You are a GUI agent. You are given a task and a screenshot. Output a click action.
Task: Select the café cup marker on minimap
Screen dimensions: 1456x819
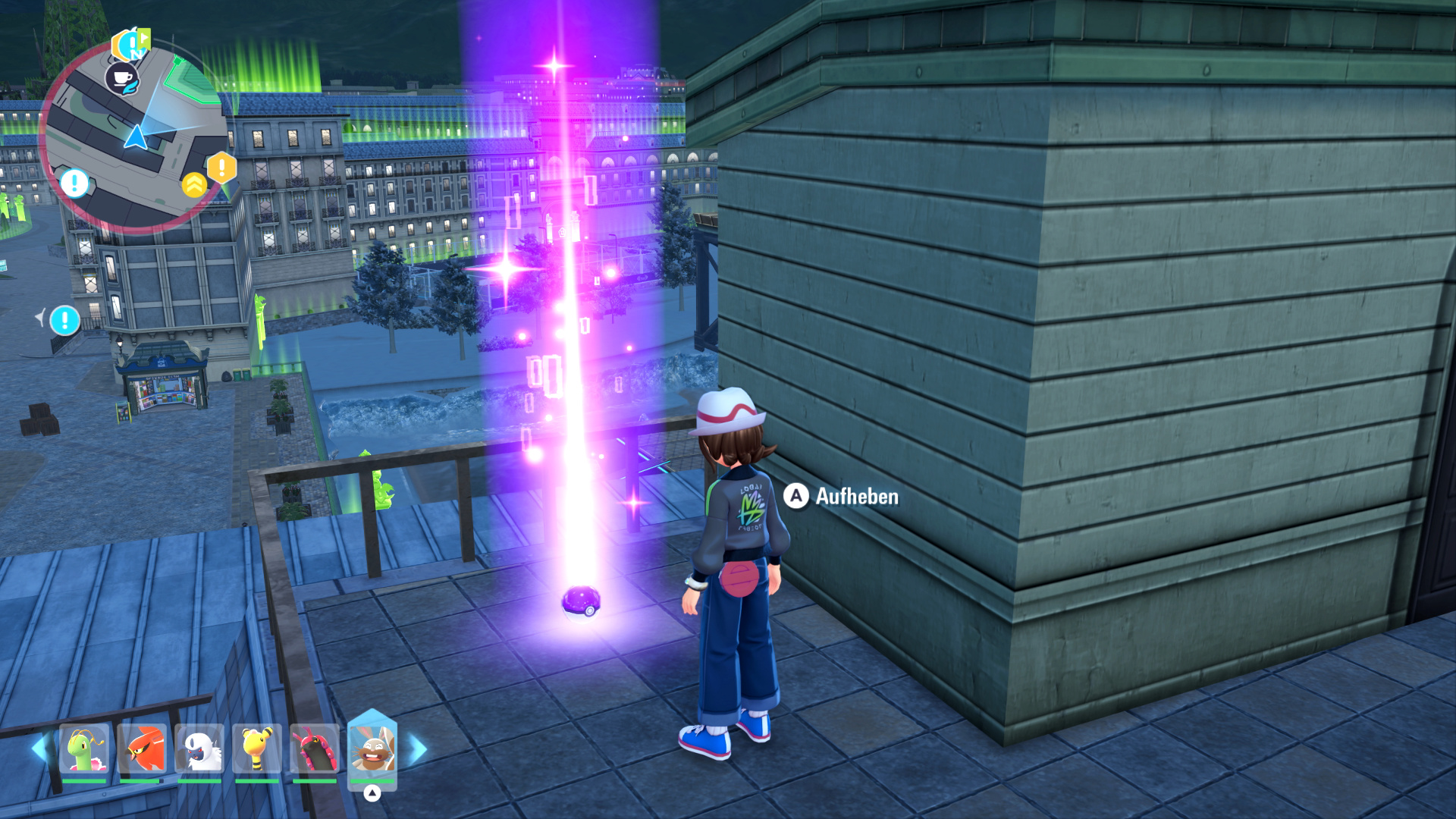[121, 77]
